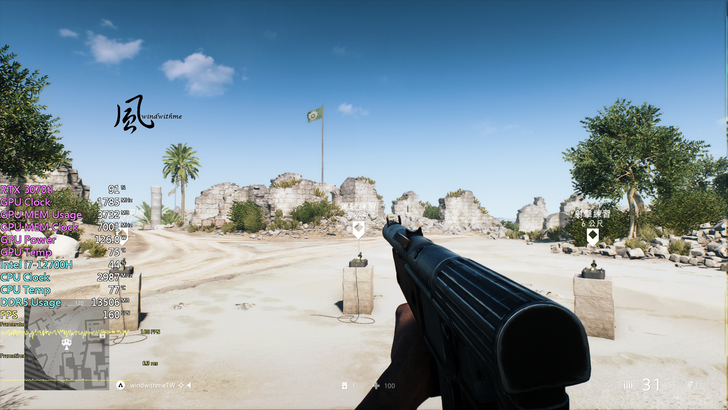
Task: Select the objective marker labeled 6 meters
Action: (x=592, y=236)
